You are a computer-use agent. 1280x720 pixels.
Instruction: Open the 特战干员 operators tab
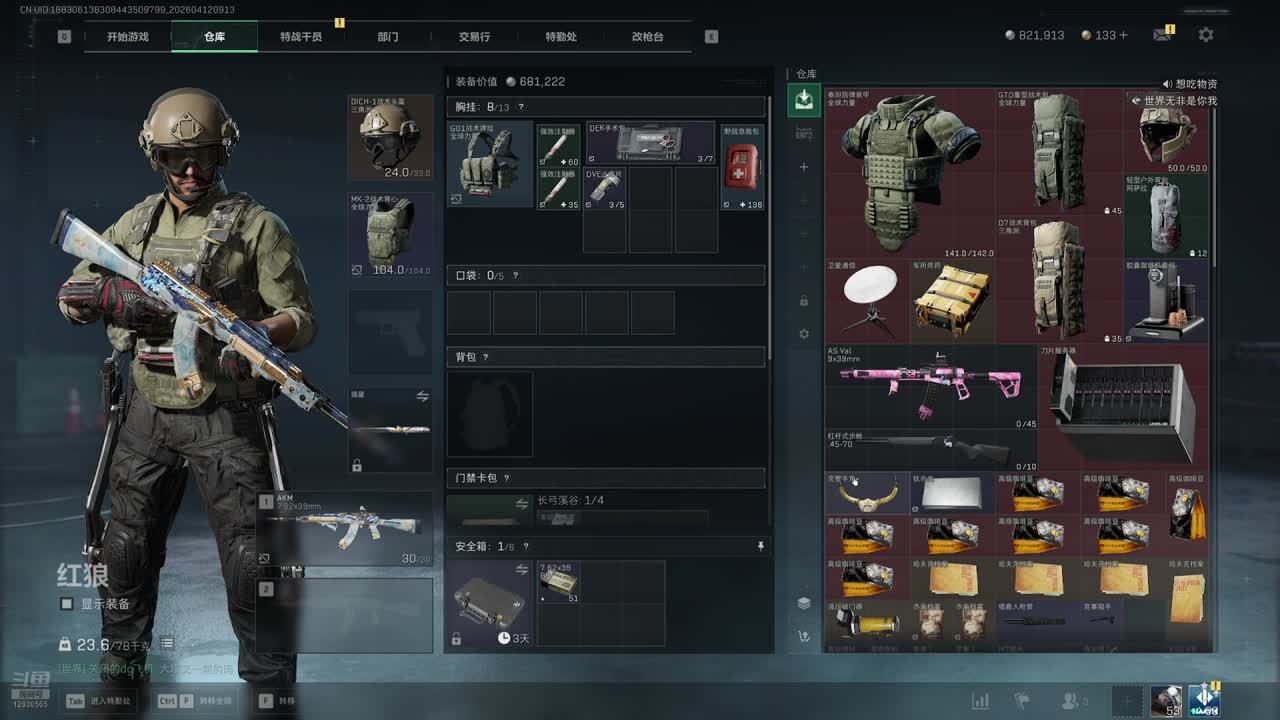301,37
